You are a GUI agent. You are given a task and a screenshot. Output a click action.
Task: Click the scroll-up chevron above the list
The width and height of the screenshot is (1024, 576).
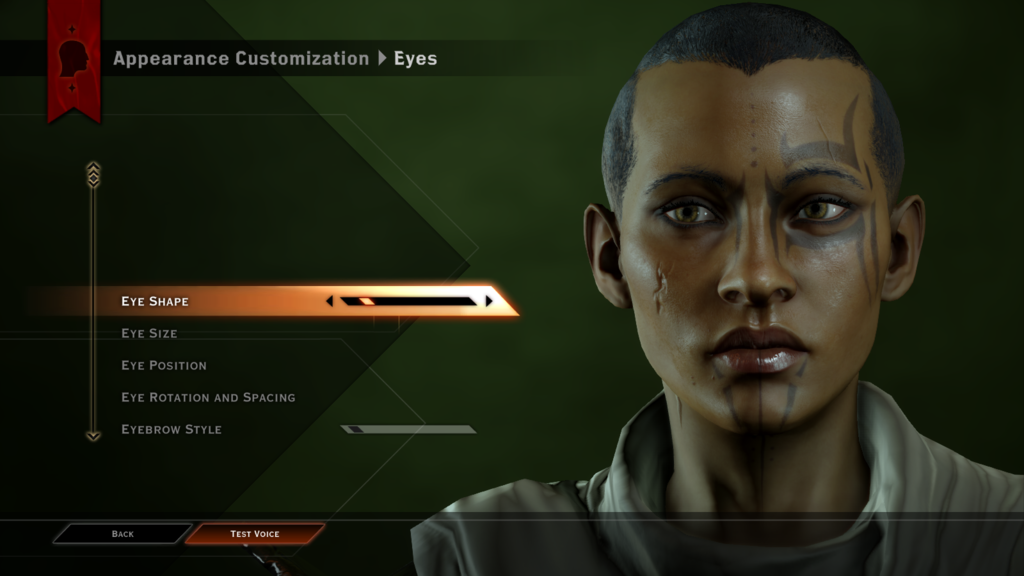click(x=93, y=174)
